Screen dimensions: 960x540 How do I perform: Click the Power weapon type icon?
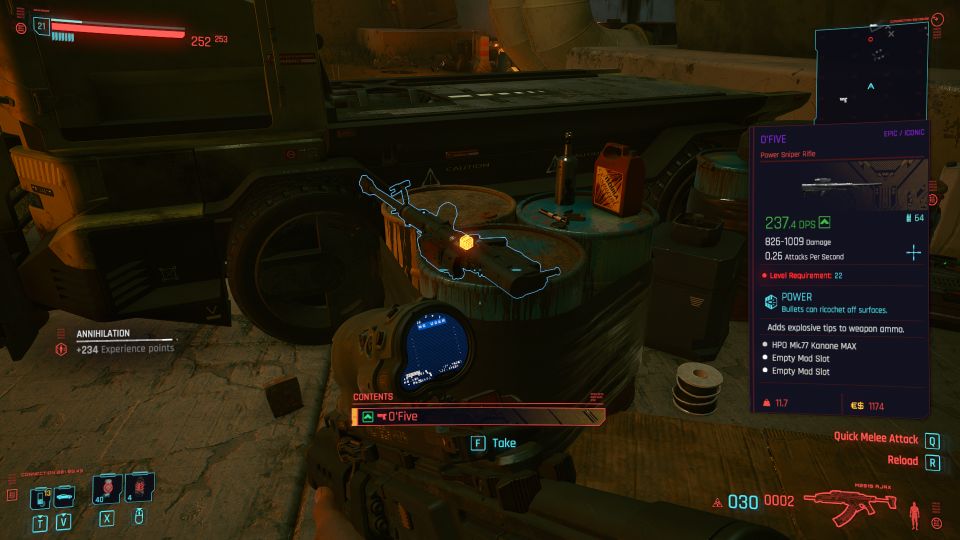click(x=771, y=302)
